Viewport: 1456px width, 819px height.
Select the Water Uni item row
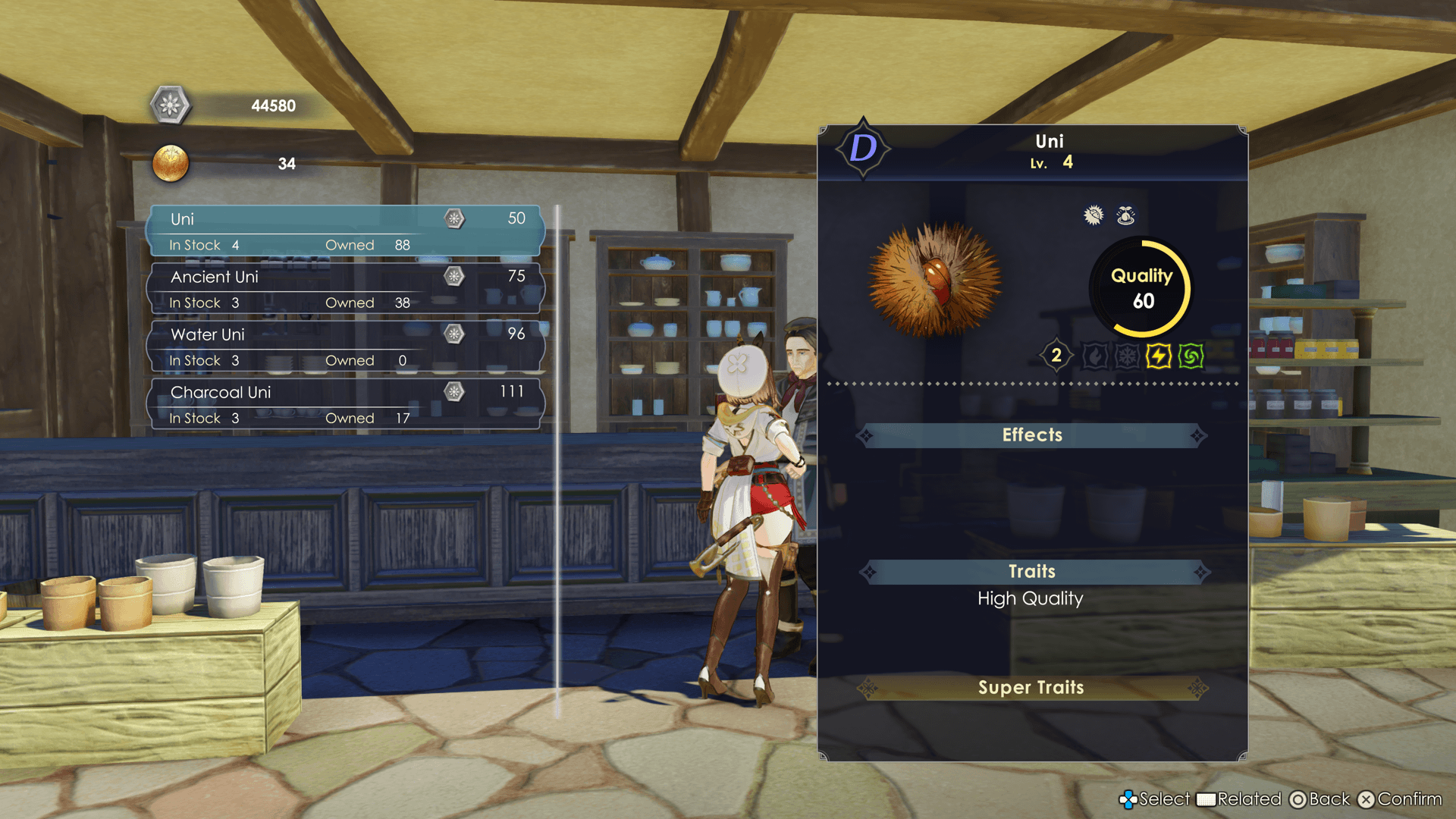[346, 346]
